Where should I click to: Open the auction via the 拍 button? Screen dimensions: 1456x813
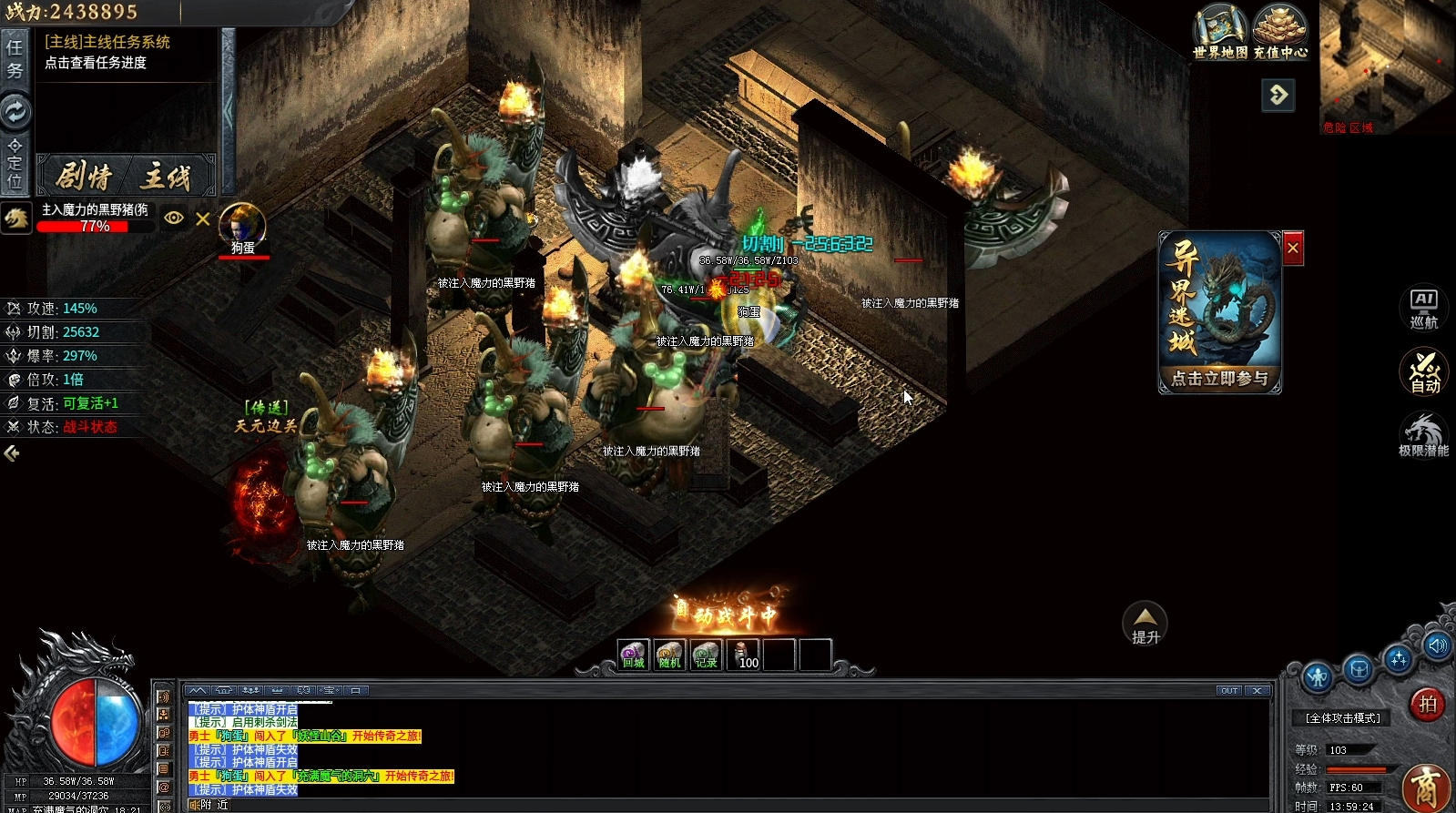click(1427, 704)
